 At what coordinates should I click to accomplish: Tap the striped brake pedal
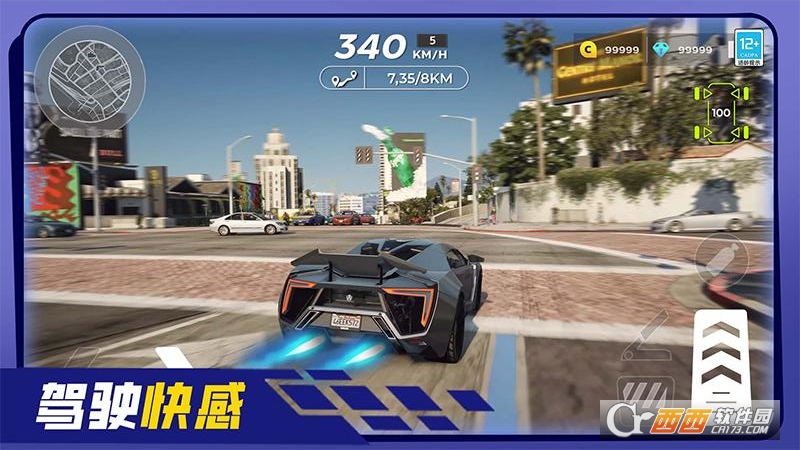[644, 393]
